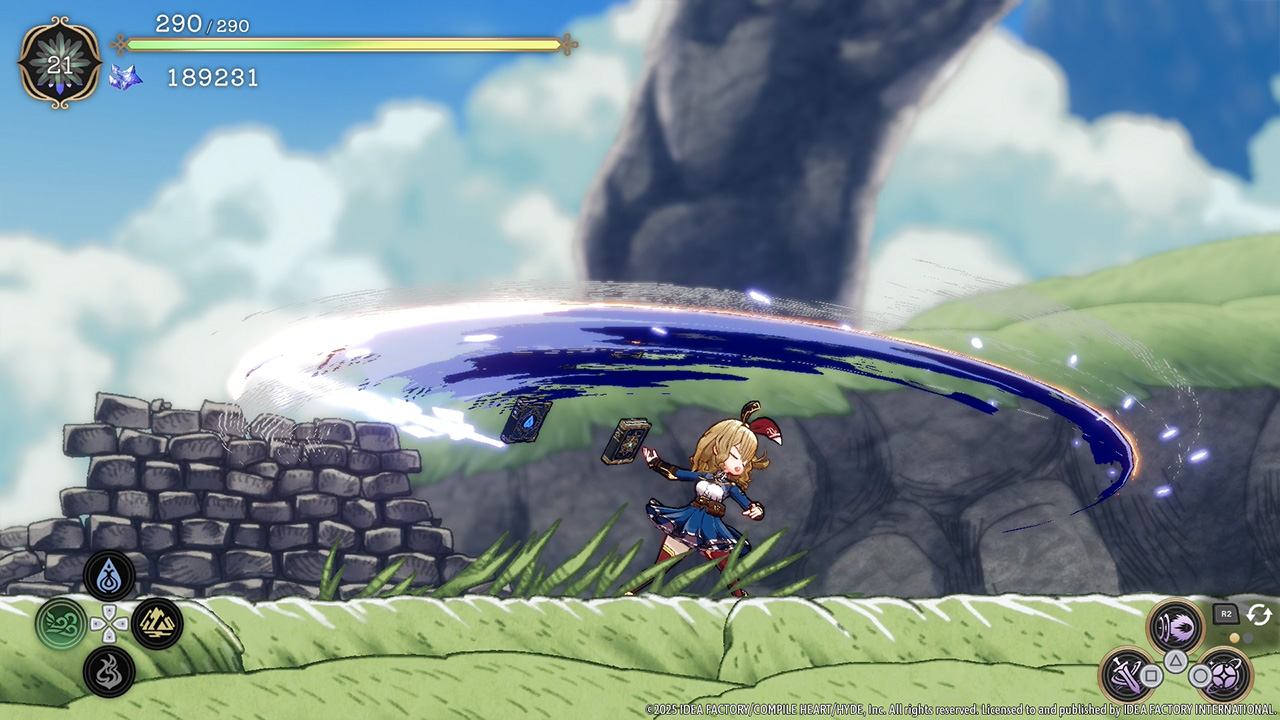Select the water droplet element
This screenshot has height=720, width=1280.
[x=109, y=576]
